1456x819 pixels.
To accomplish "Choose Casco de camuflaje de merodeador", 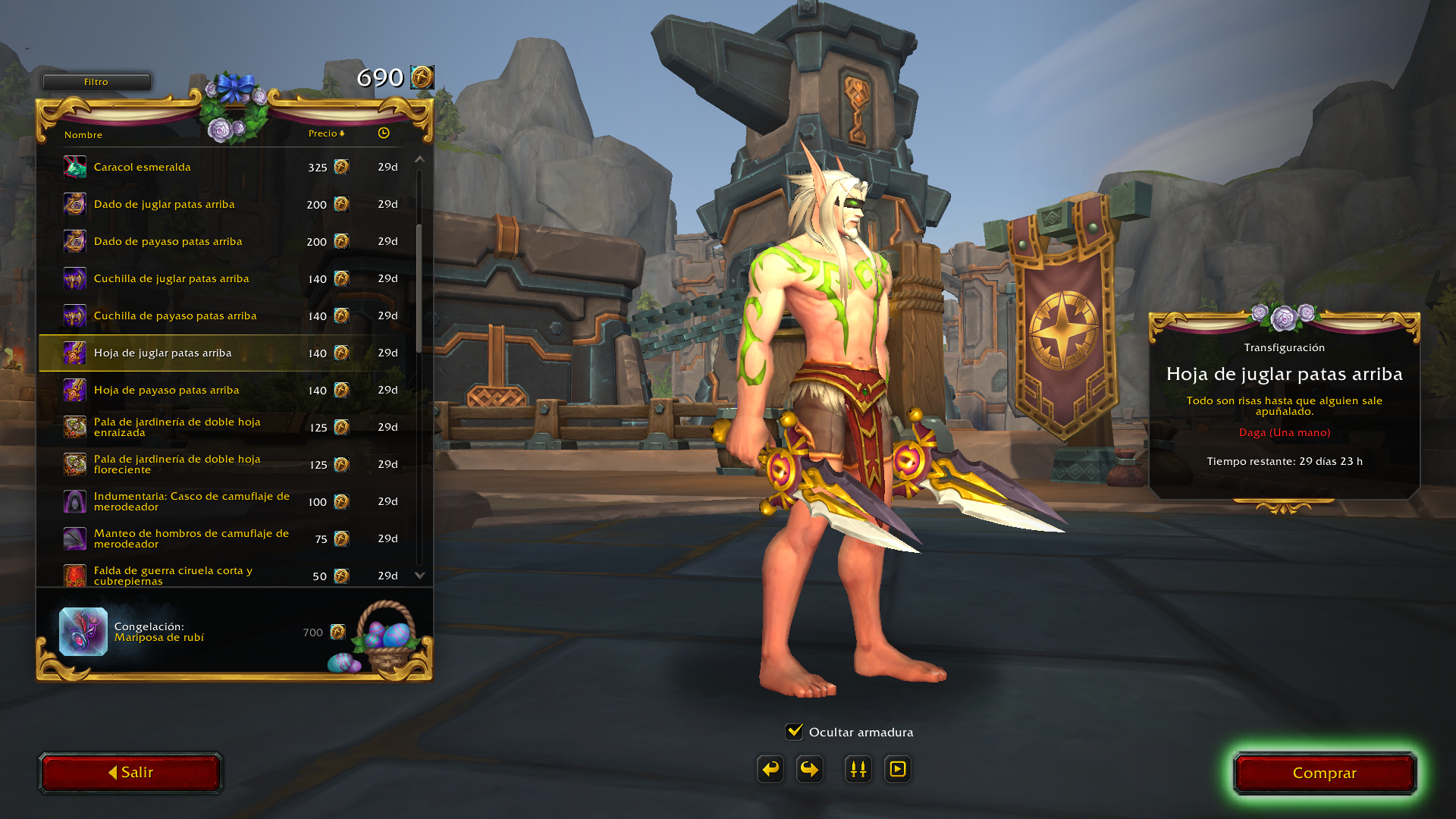I will coord(191,501).
